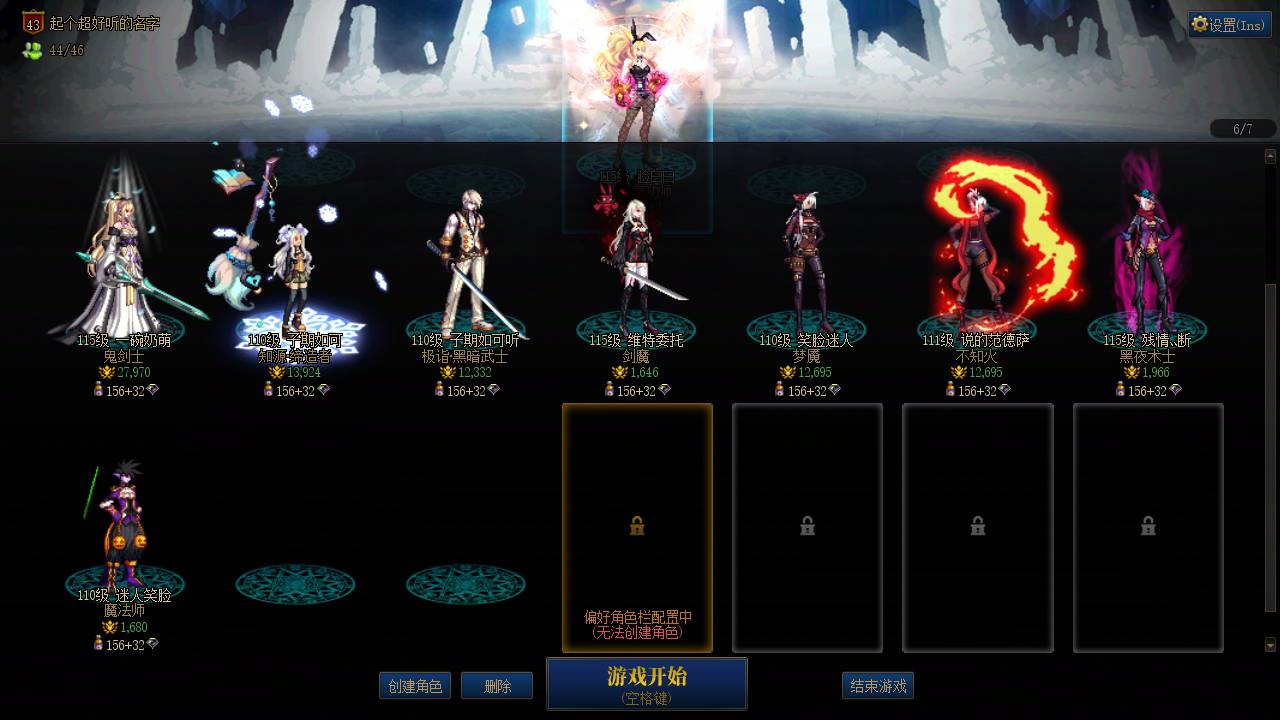
Task: Click the gray lock icon on the rightmost locked slot
Action: pos(1148,526)
